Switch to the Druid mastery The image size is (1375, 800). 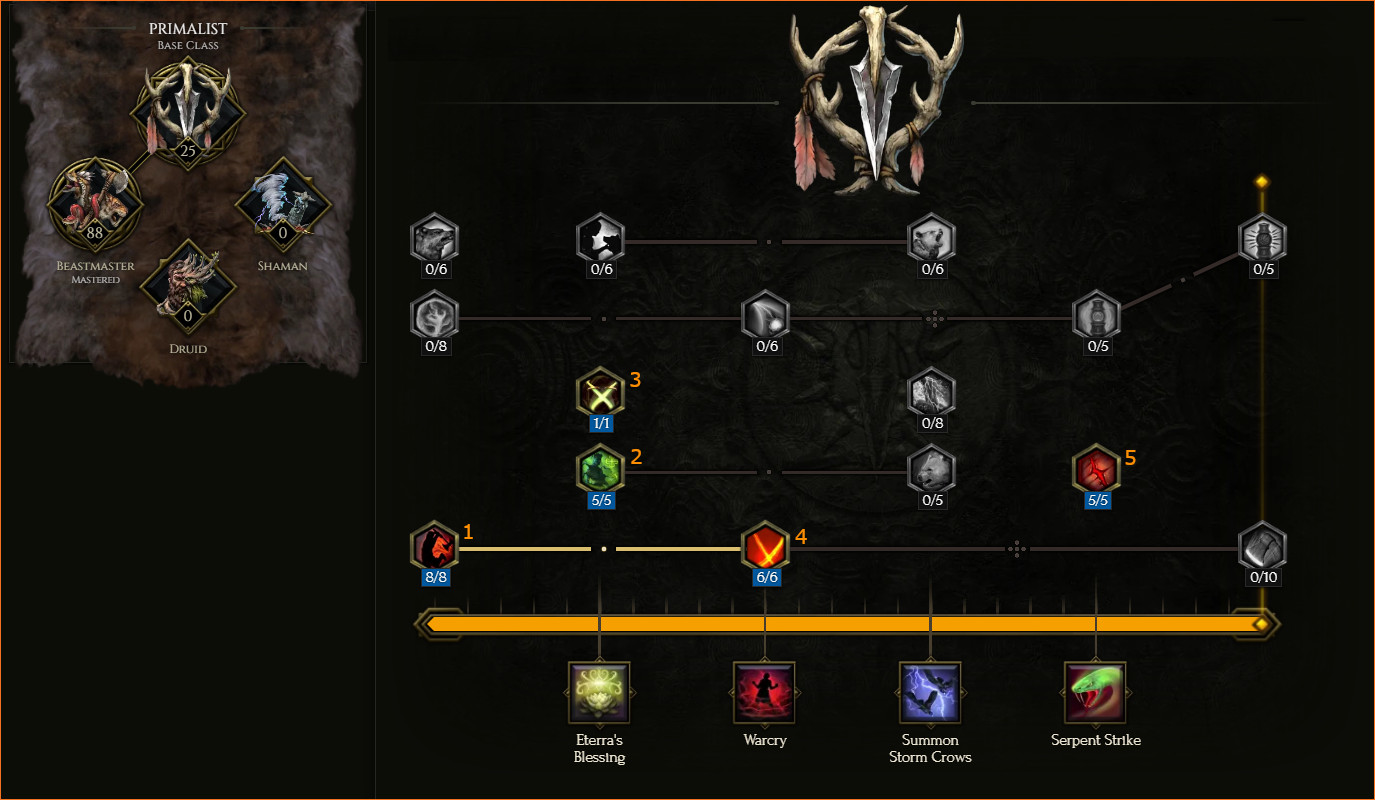coord(187,287)
